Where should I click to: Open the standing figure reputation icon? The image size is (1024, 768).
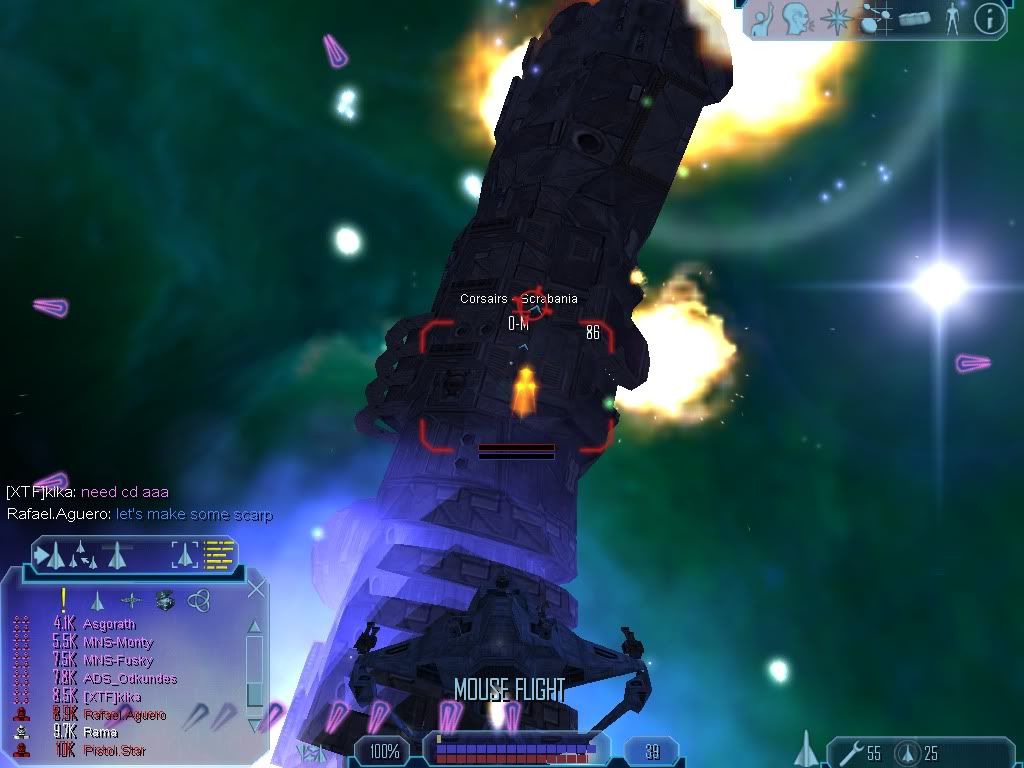pyautogui.click(x=952, y=19)
